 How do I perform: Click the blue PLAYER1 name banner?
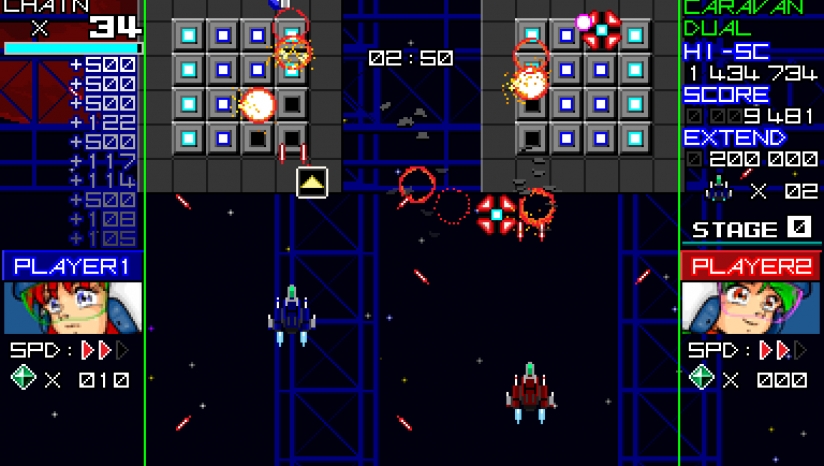72,266
